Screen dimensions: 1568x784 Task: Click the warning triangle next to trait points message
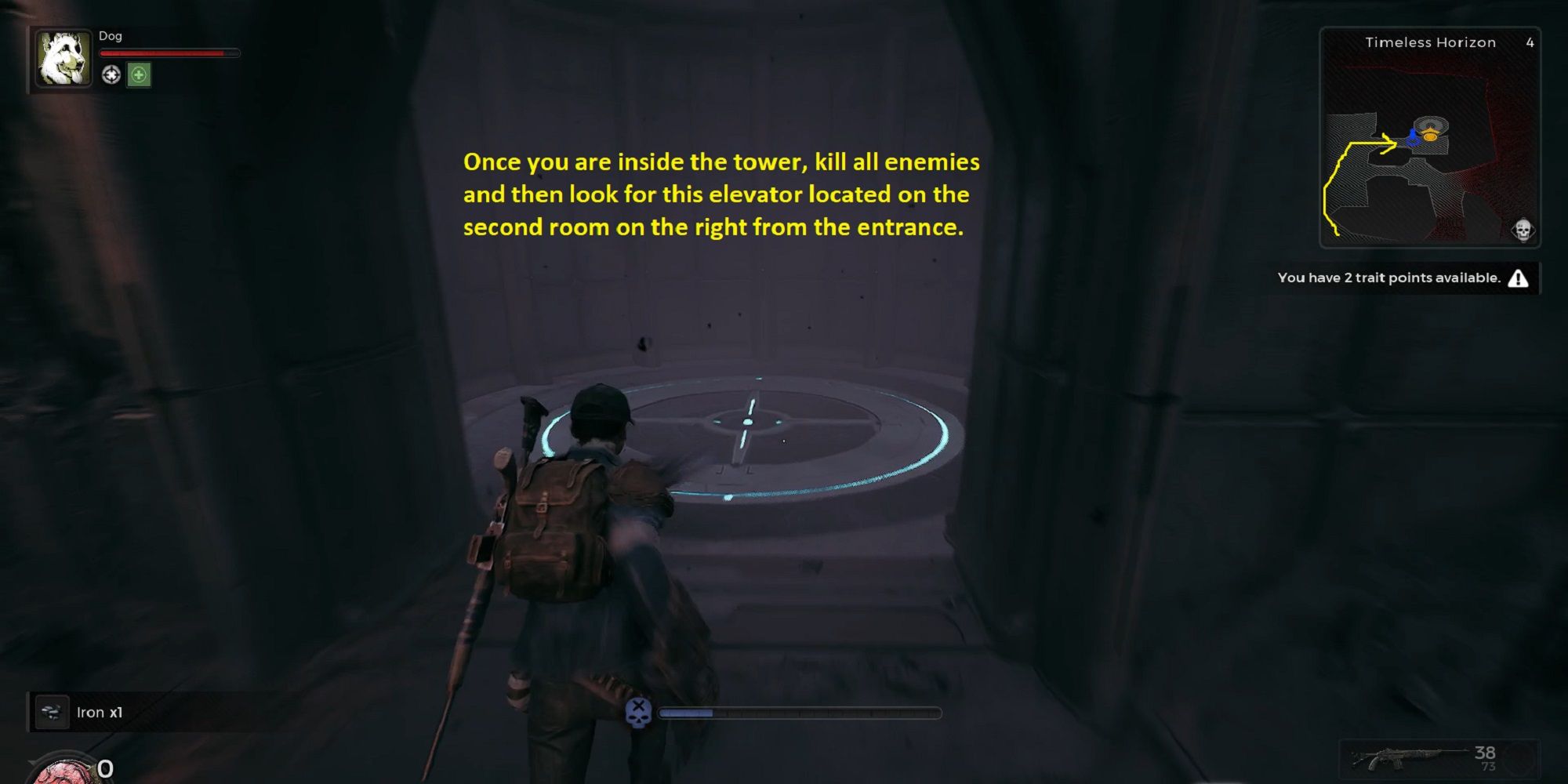tap(1520, 278)
